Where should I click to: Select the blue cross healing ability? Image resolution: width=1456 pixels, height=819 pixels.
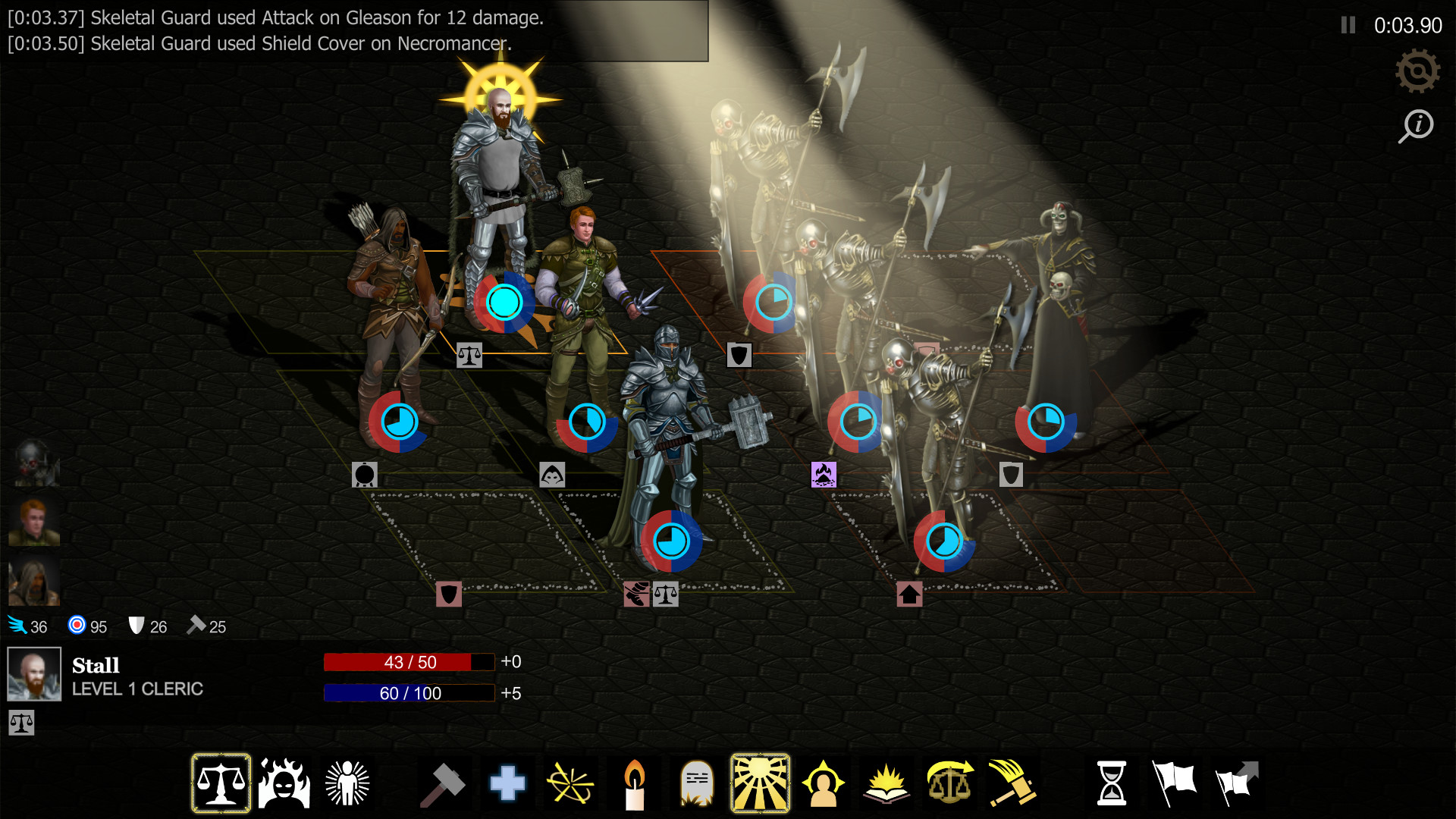coord(507,782)
